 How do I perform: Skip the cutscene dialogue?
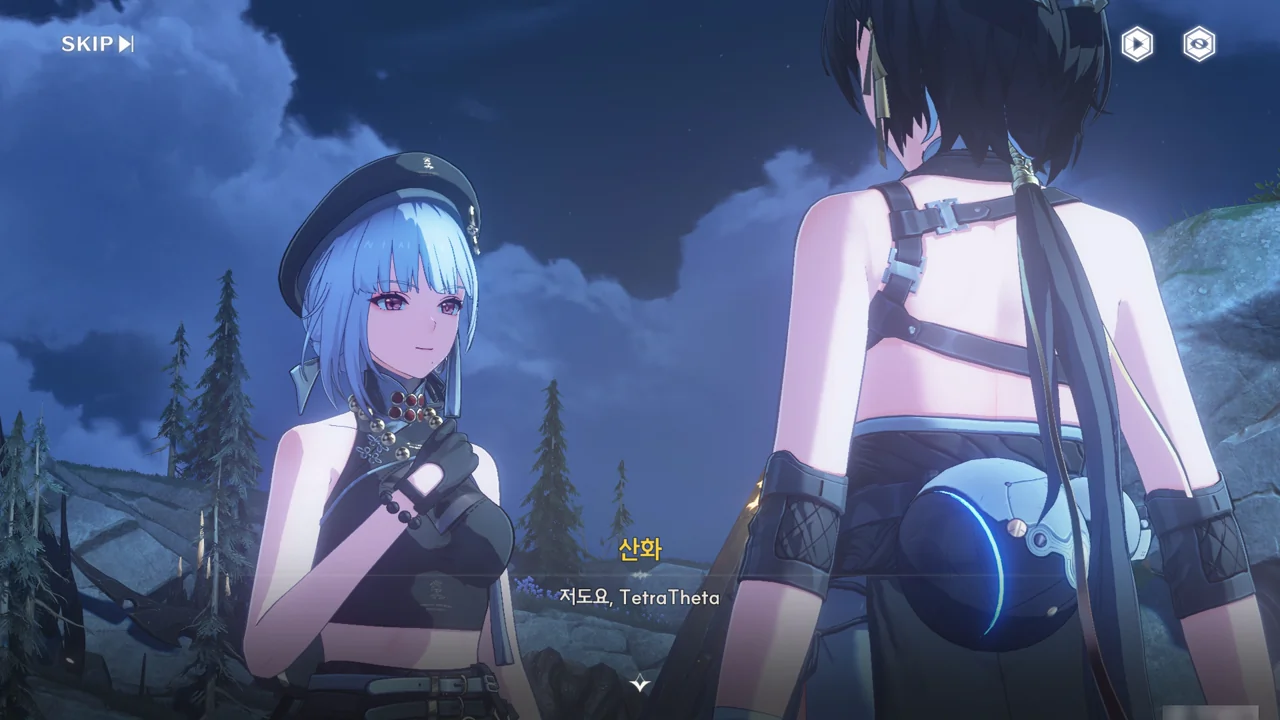[97, 44]
